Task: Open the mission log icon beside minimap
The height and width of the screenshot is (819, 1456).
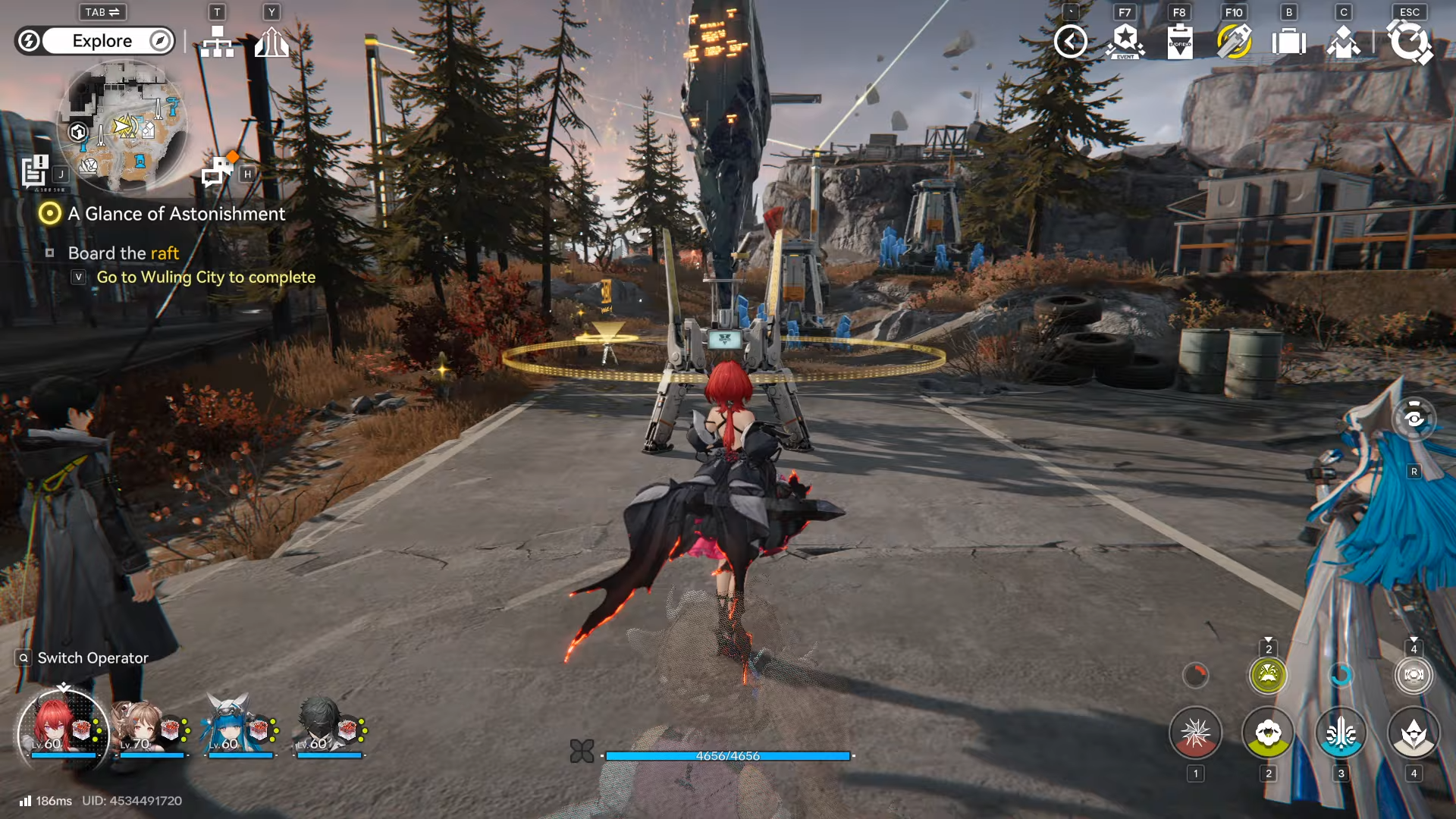Action: 35,171
